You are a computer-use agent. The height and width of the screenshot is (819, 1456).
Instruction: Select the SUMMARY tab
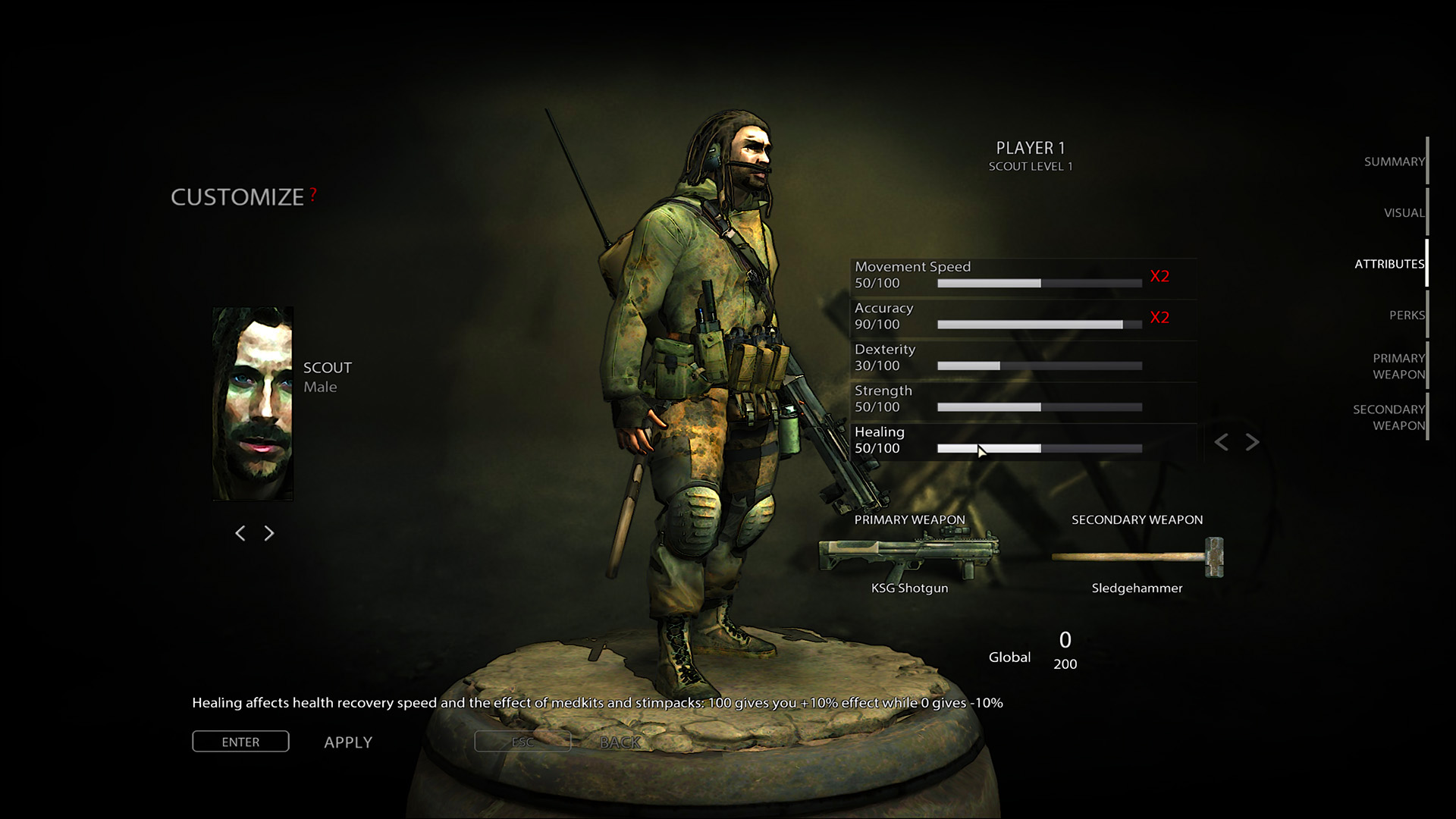(x=1394, y=161)
